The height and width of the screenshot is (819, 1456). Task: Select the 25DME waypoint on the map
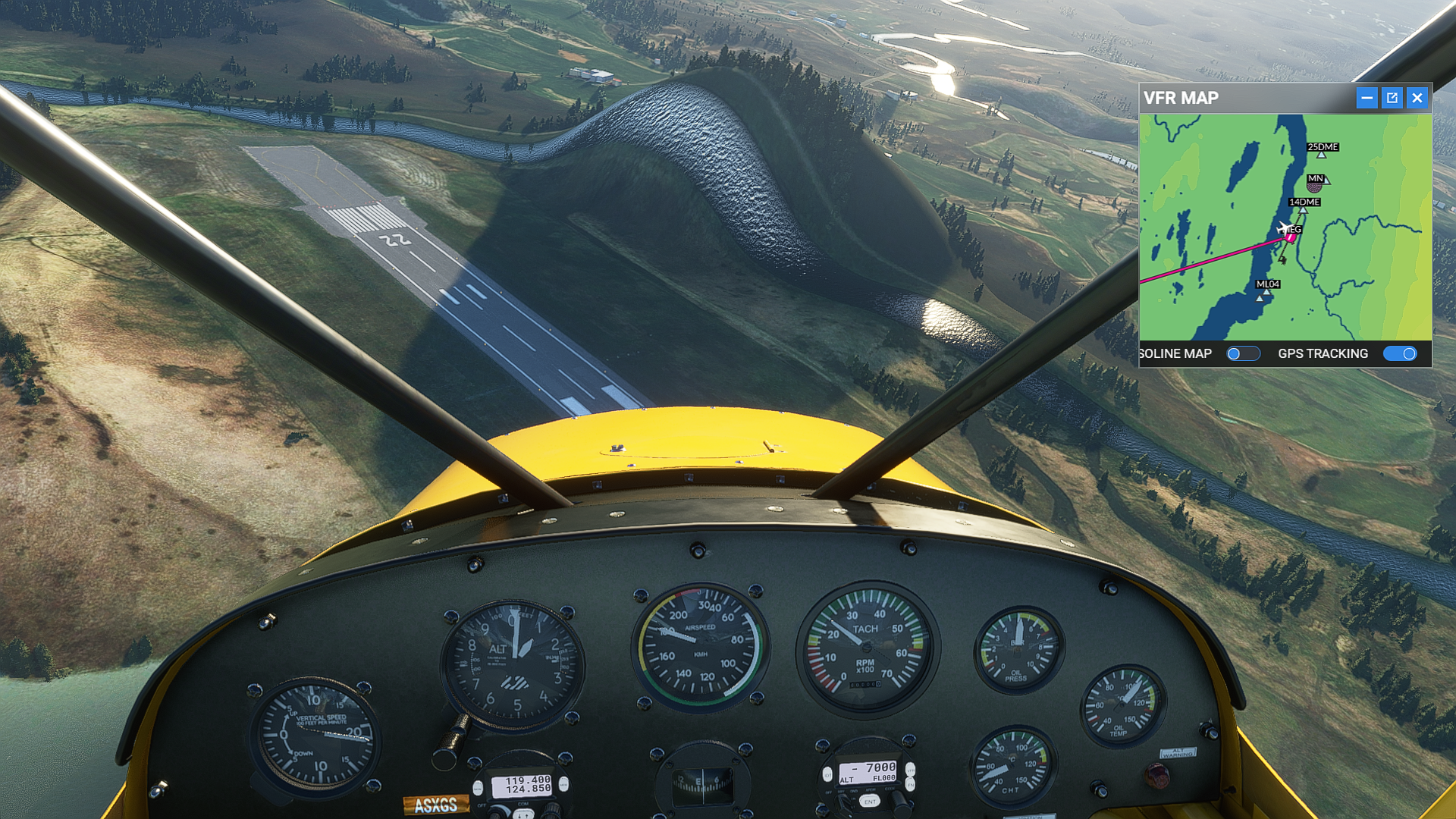pos(1322,154)
